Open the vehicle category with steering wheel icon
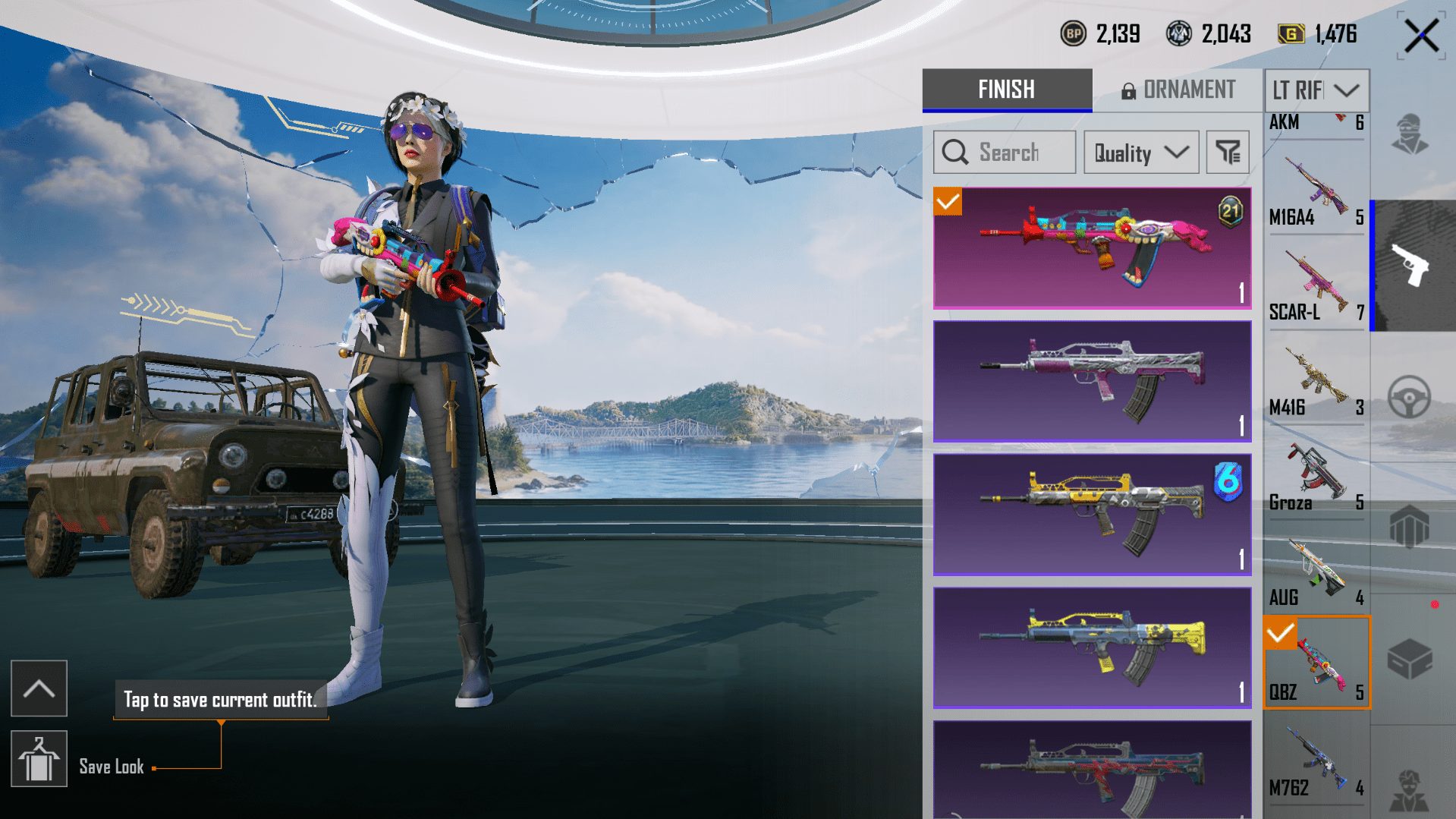 (x=1409, y=397)
